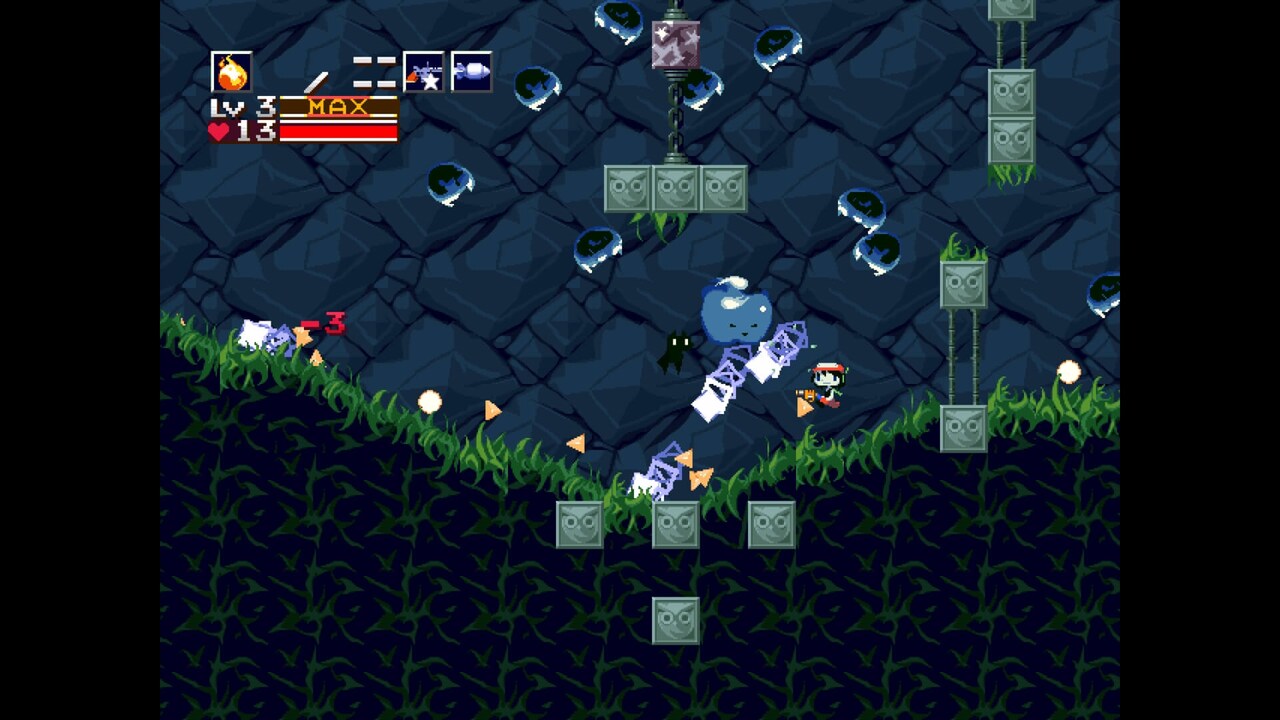Select the Polar Star weapon icon
The image size is (1280, 720).
pos(420,70)
